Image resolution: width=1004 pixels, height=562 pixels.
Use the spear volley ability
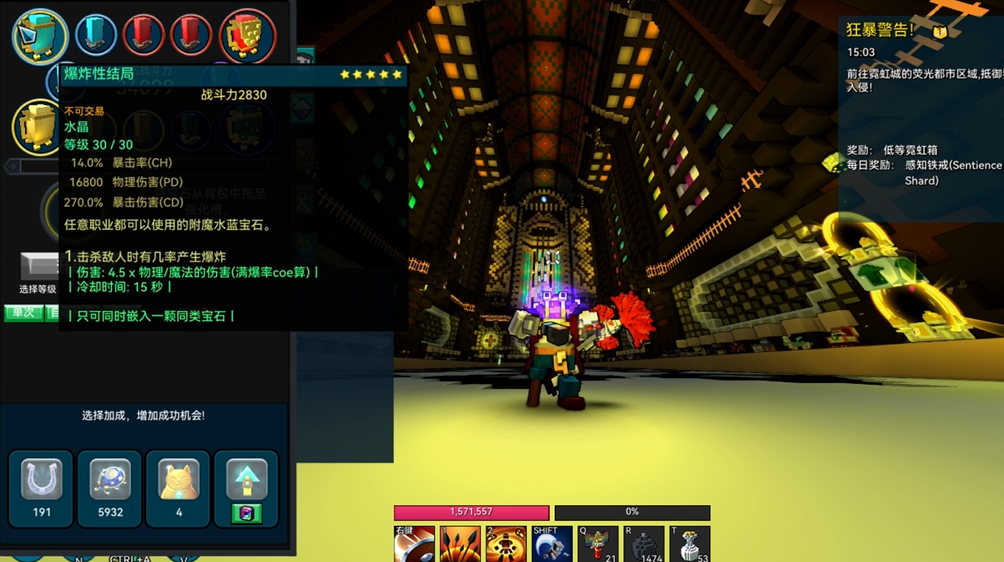click(x=460, y=544)
